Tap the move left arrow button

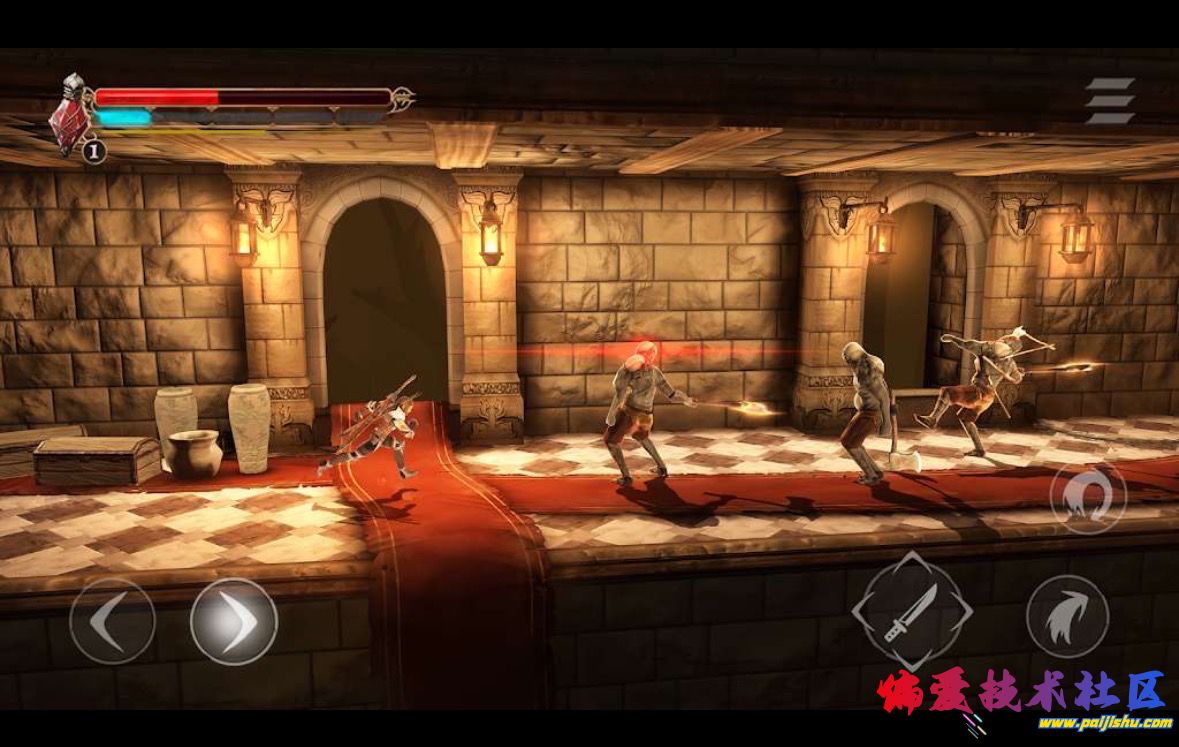[112, 621]
